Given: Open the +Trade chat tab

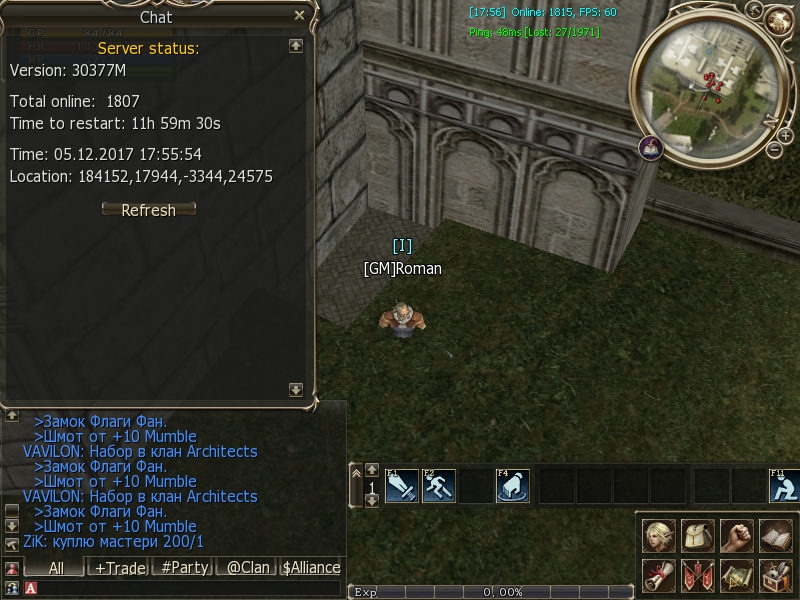Looking at the screenshot, I should [118, 567].
